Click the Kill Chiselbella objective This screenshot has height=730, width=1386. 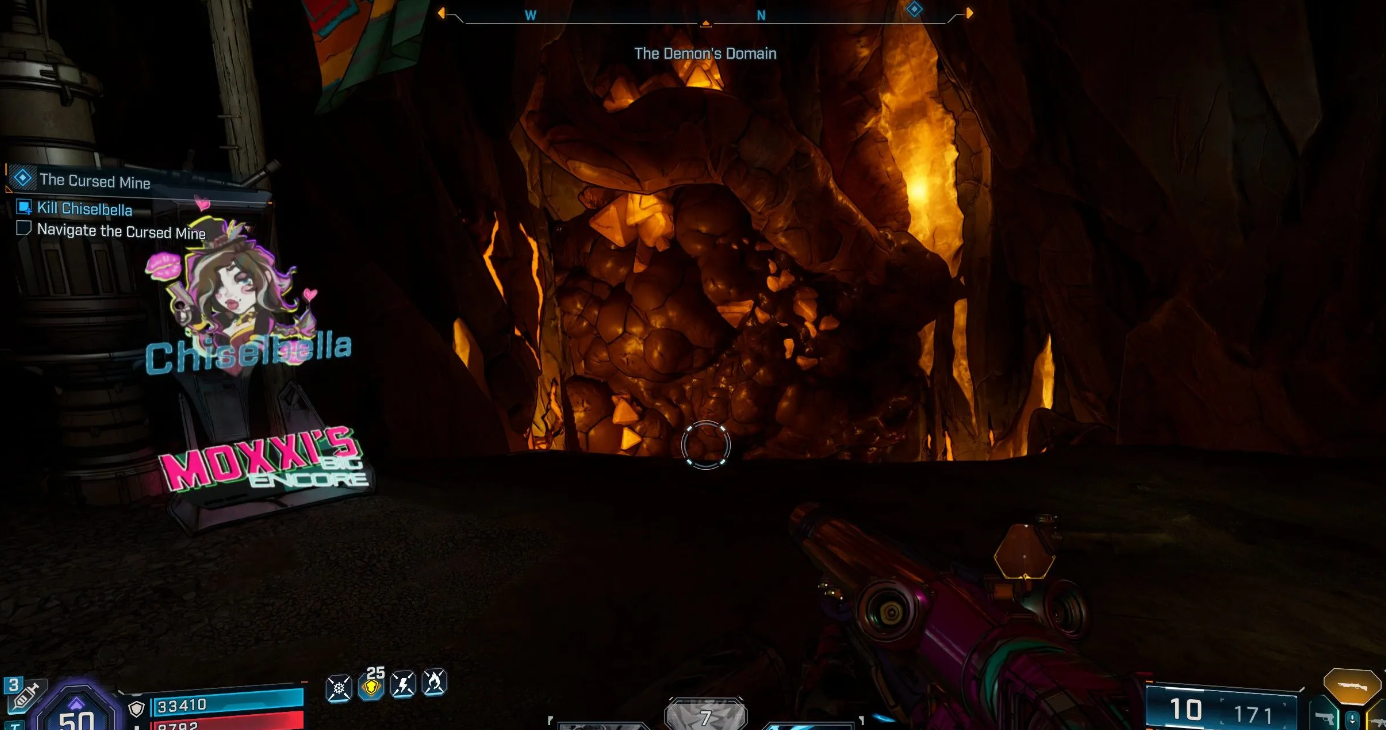84,208
